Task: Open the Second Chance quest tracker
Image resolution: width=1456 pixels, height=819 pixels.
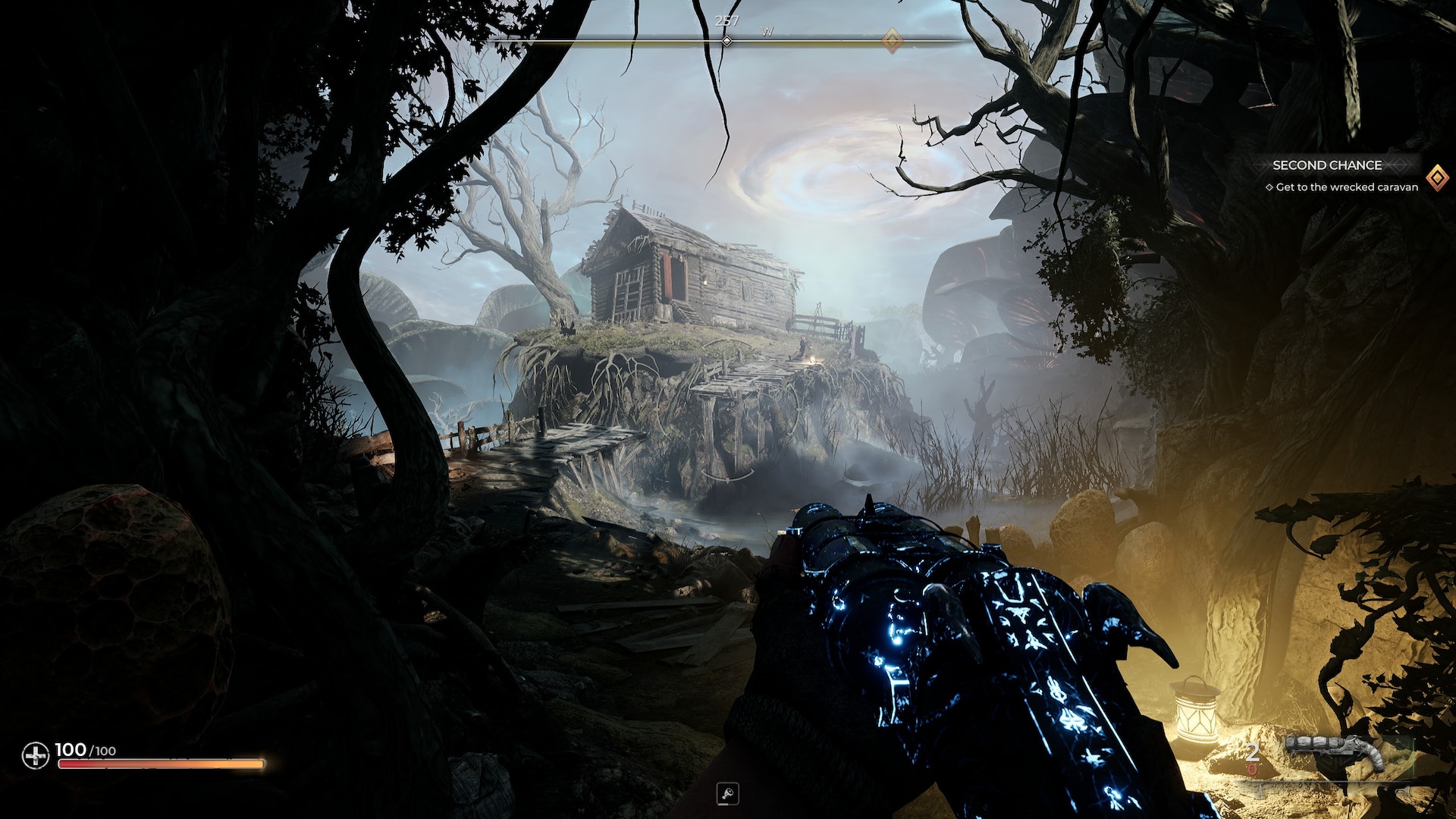Action: pos(1326,165)
